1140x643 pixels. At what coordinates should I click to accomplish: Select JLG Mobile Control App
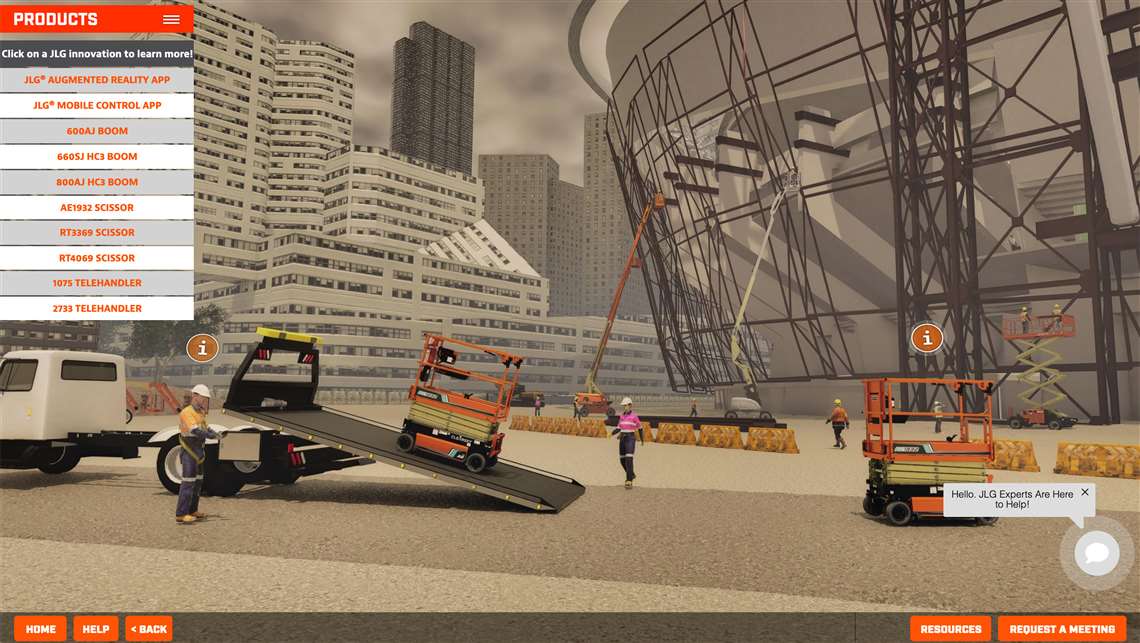97,105
